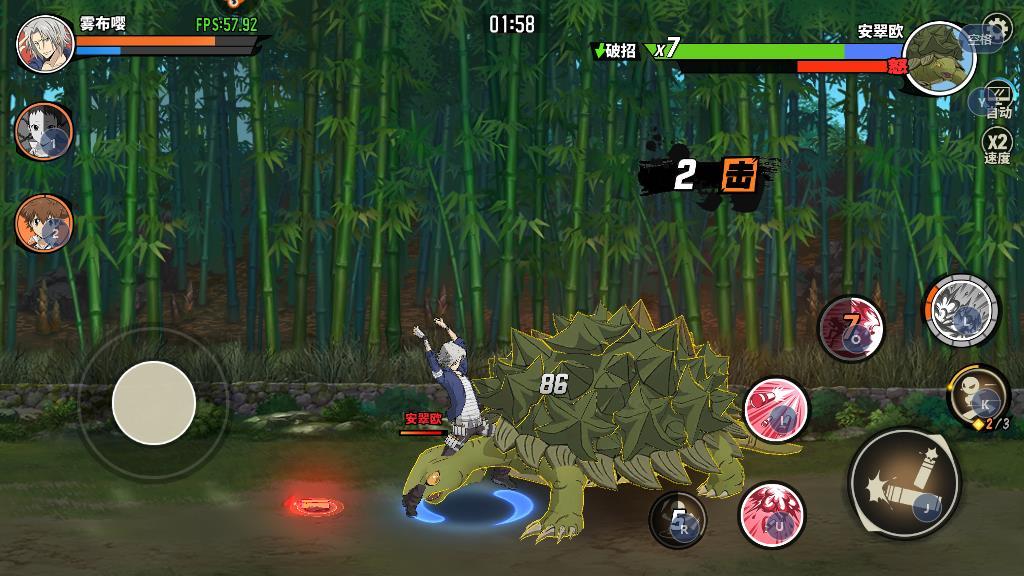This screenshot has width=1024, height=576.
Task: Use the dark skill on cooldown showing 5
Action: click(679, 519)
